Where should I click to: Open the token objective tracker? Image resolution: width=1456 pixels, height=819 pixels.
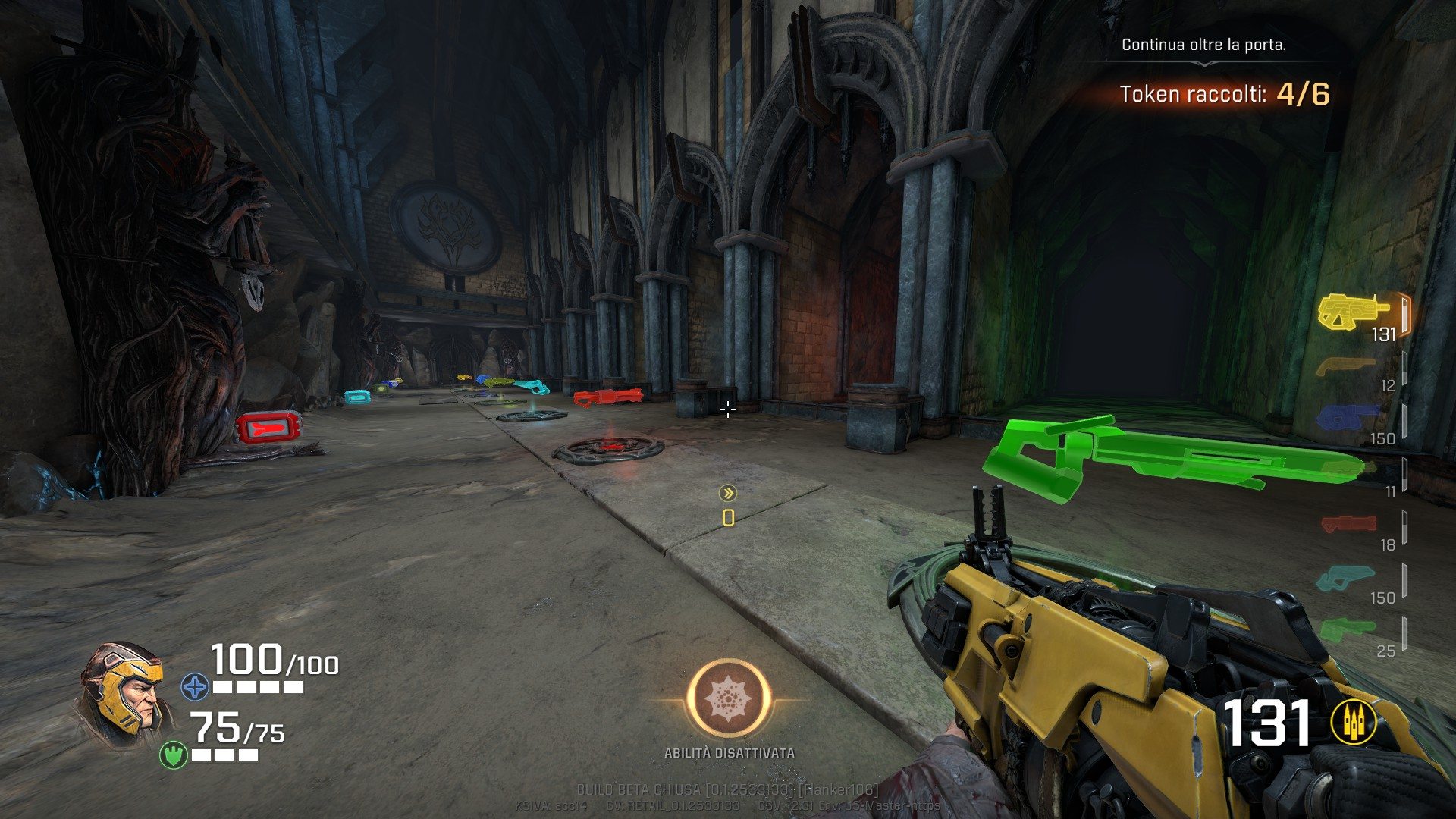(x=1224, y=94)
